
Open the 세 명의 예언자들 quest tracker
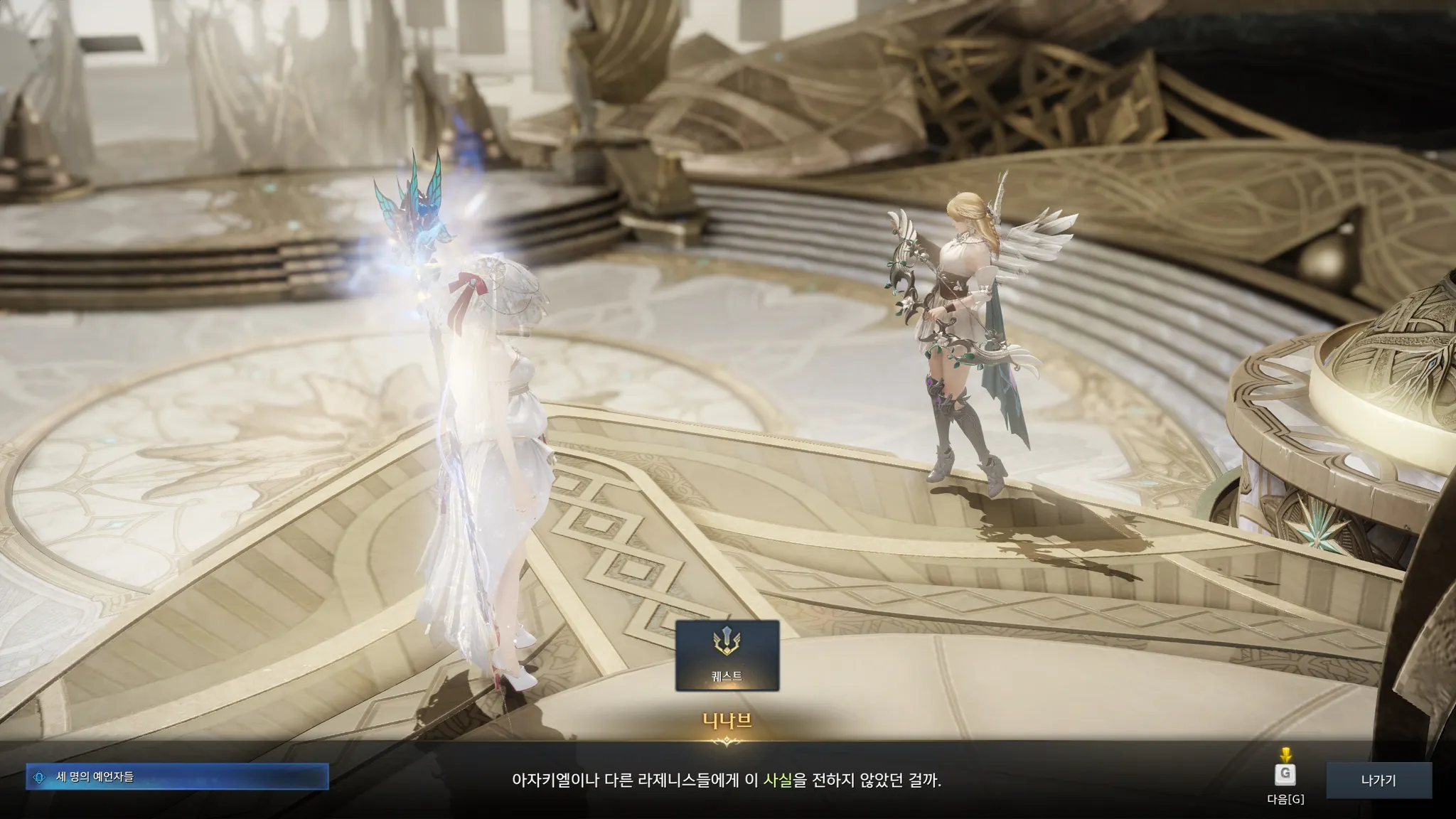pyautogui.click(x=178, y=777)
